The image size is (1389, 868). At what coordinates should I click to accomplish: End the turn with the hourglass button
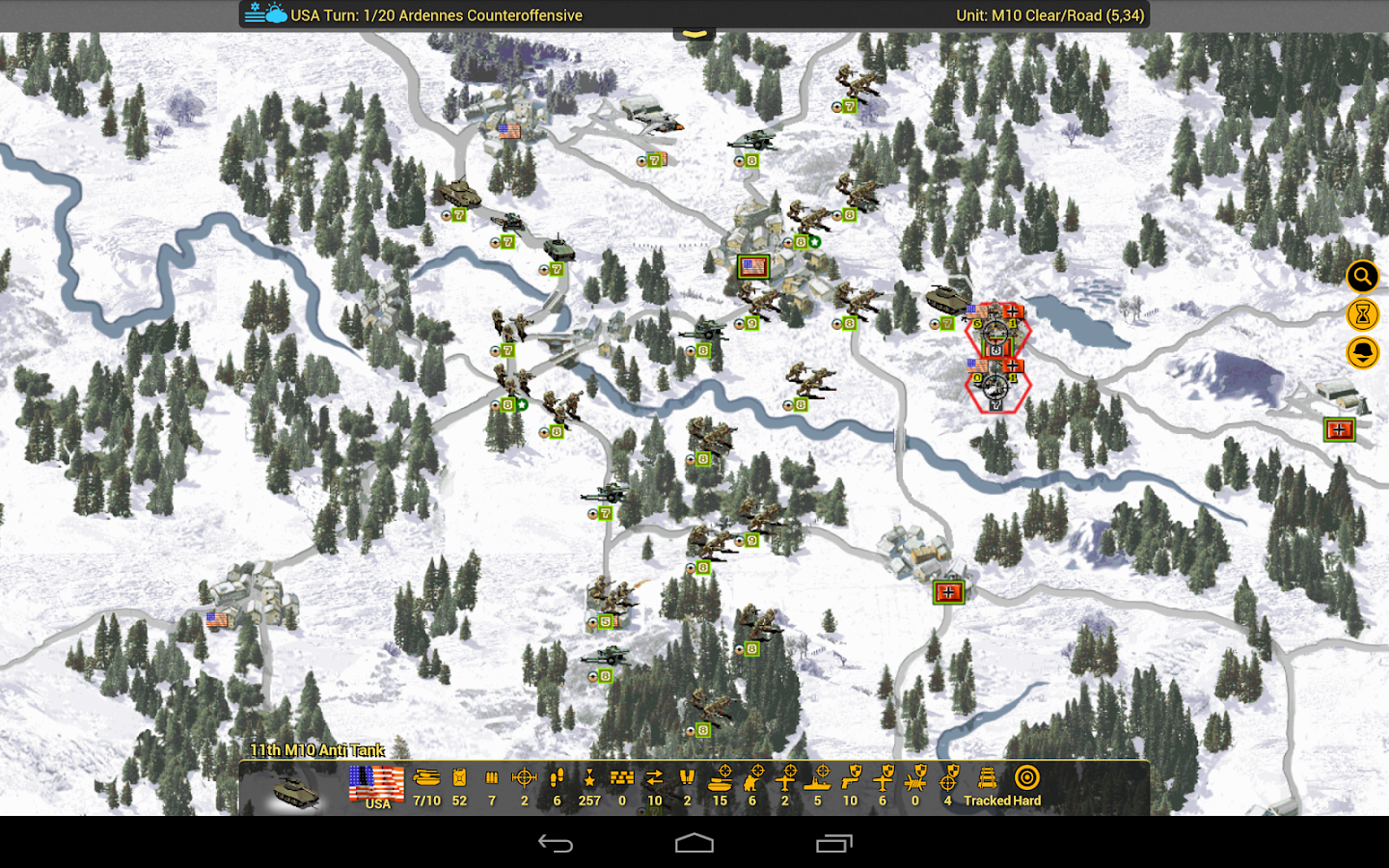(x=1362, y=314)
